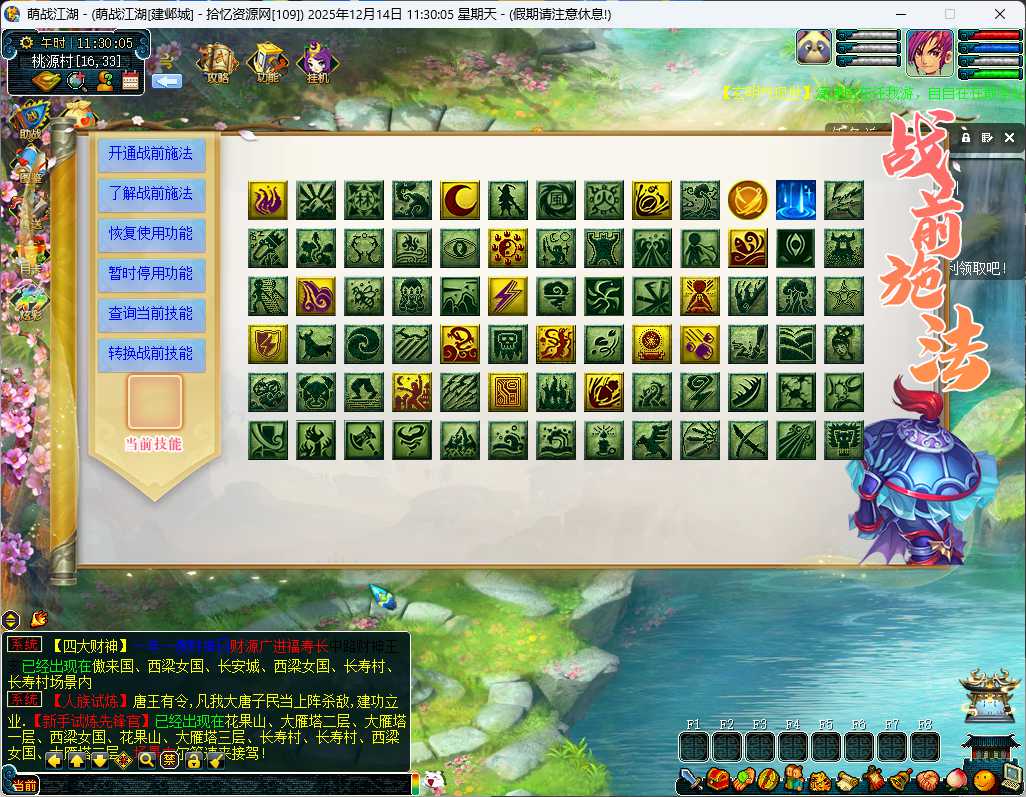Image resolution: width=1026 pixels, height=797 pixels.
Task: Open the 功能 function menu icon
Action: pyautogui.click(x=268, y=62)
